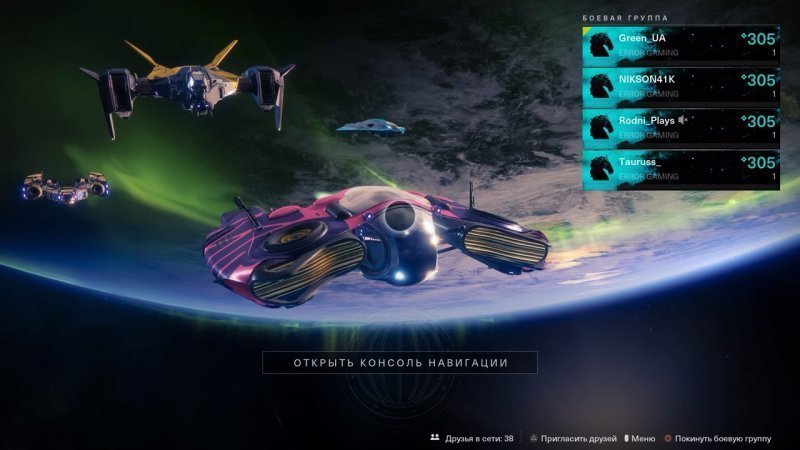This screenshot has height=450, width=800.
Task: Select Tauruss_ fireteam member row
Action: [x=680, y=168]
